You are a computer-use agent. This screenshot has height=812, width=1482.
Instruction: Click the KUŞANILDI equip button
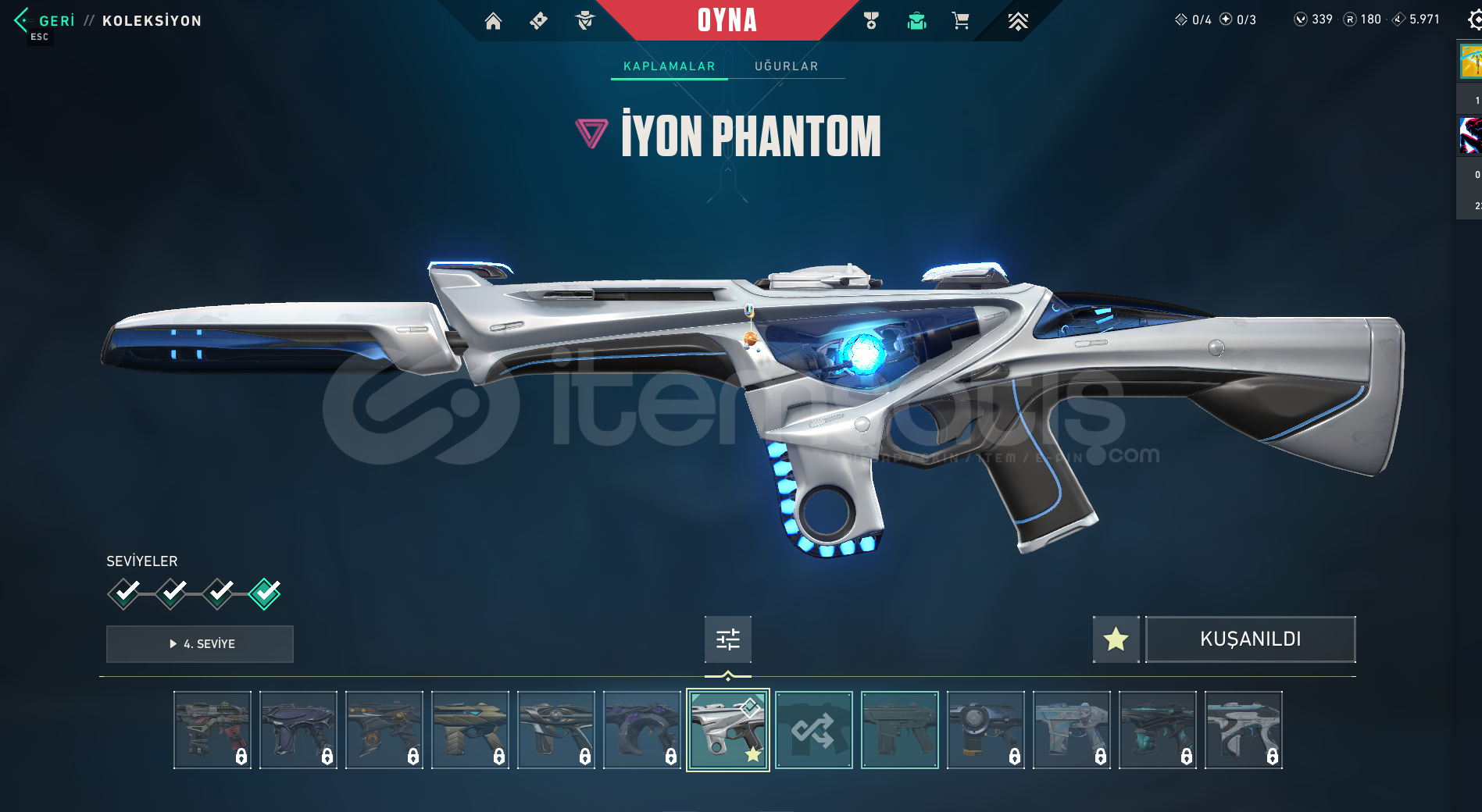pos(1250,639)
